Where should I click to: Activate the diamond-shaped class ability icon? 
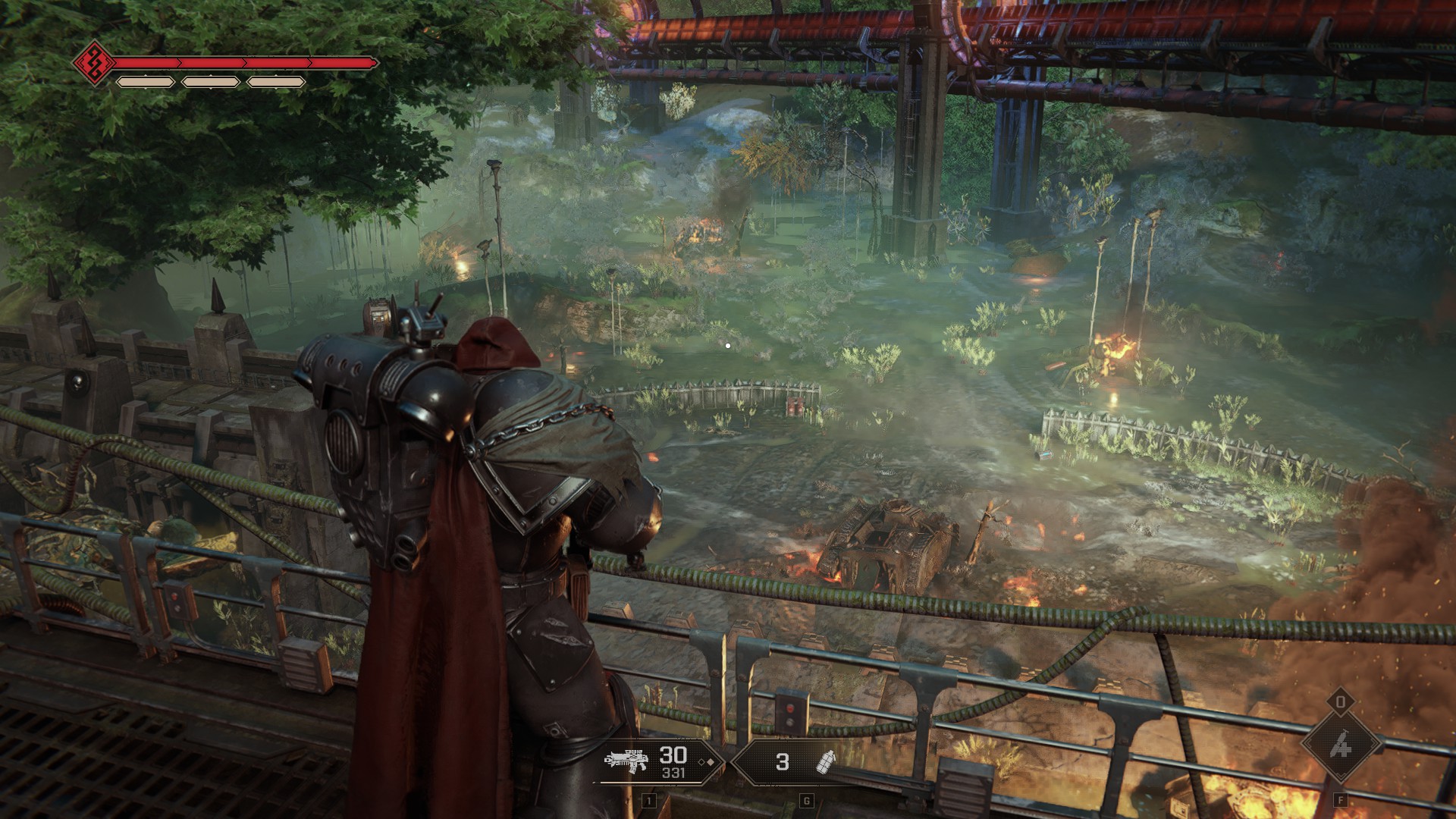(1340, 745)
